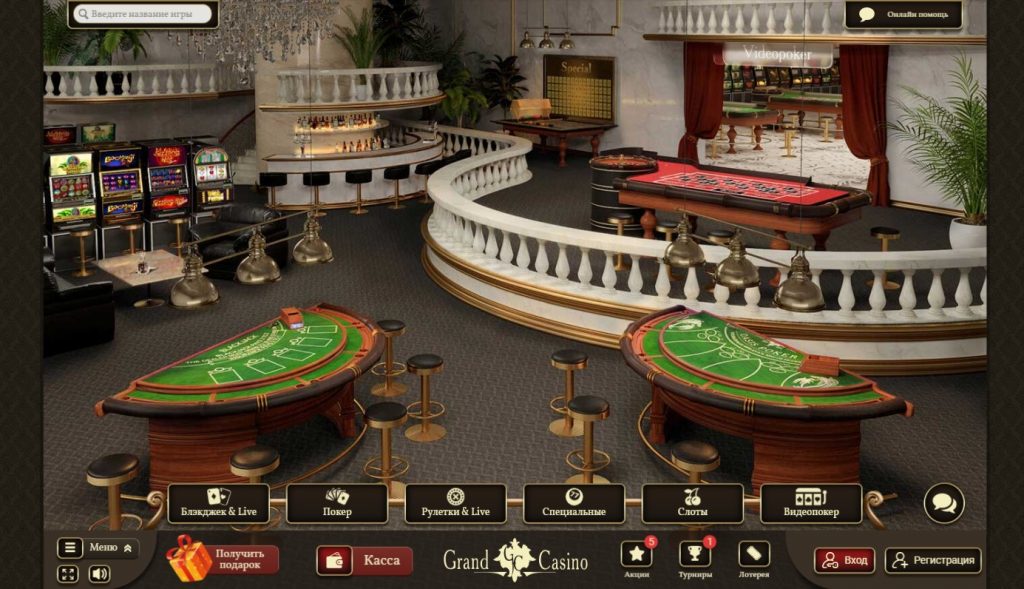The width and height of the screenshot is (1024, 589).
Task: Click the Grand Casino logo
Action: [515, 560]
